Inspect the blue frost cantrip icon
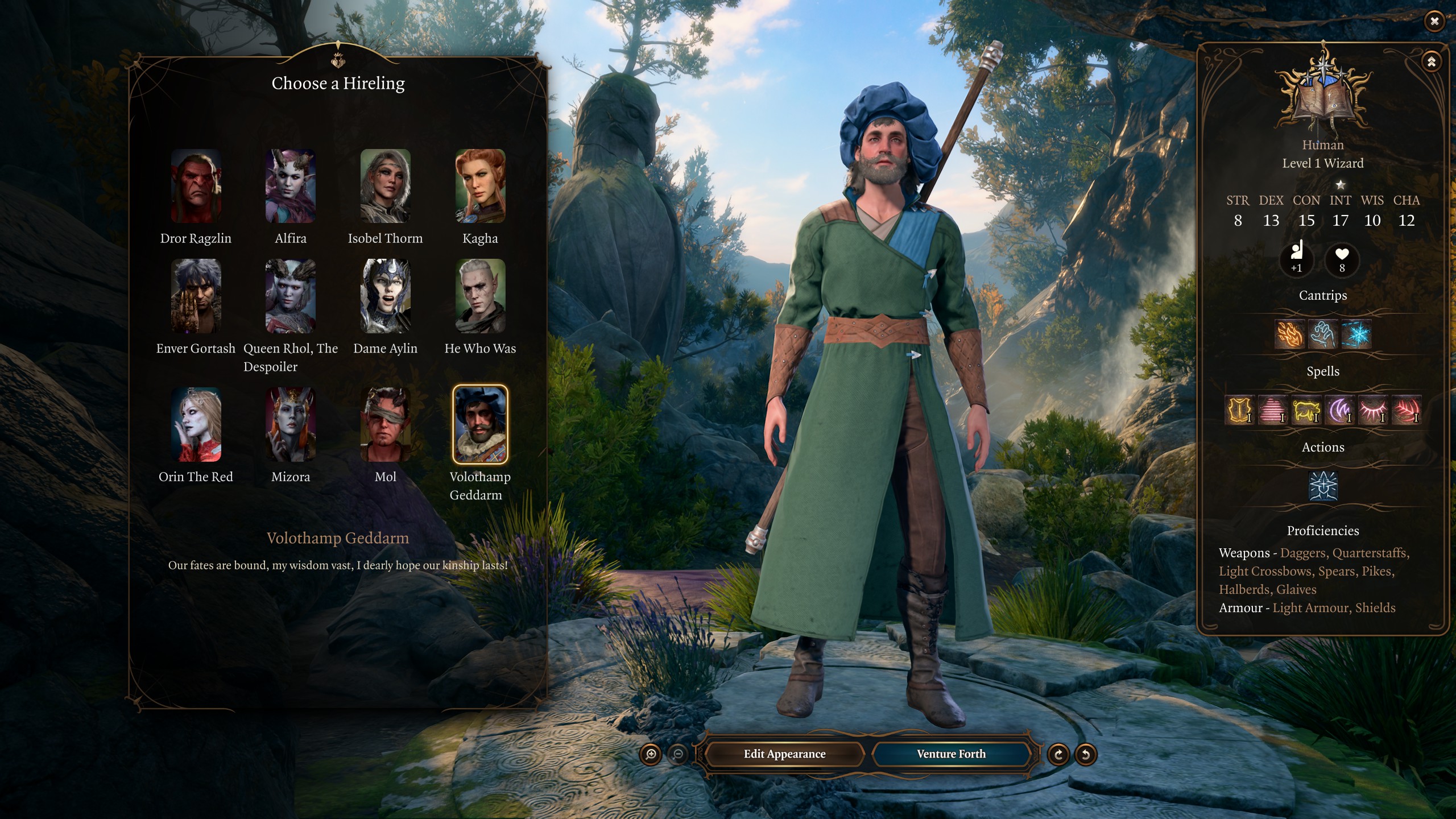The image size is (1456, 819). [1356, 334]
